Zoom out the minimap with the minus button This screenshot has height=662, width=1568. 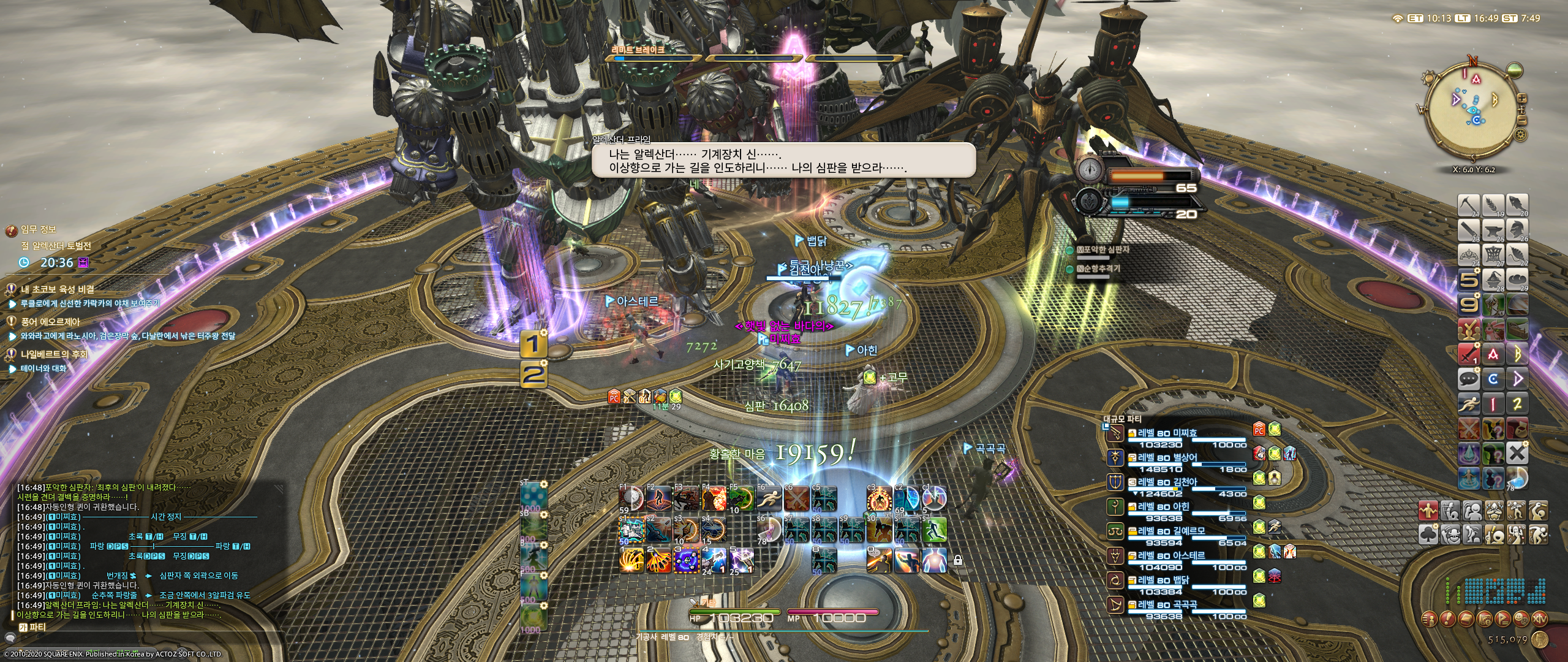[x=1522, y=121]
